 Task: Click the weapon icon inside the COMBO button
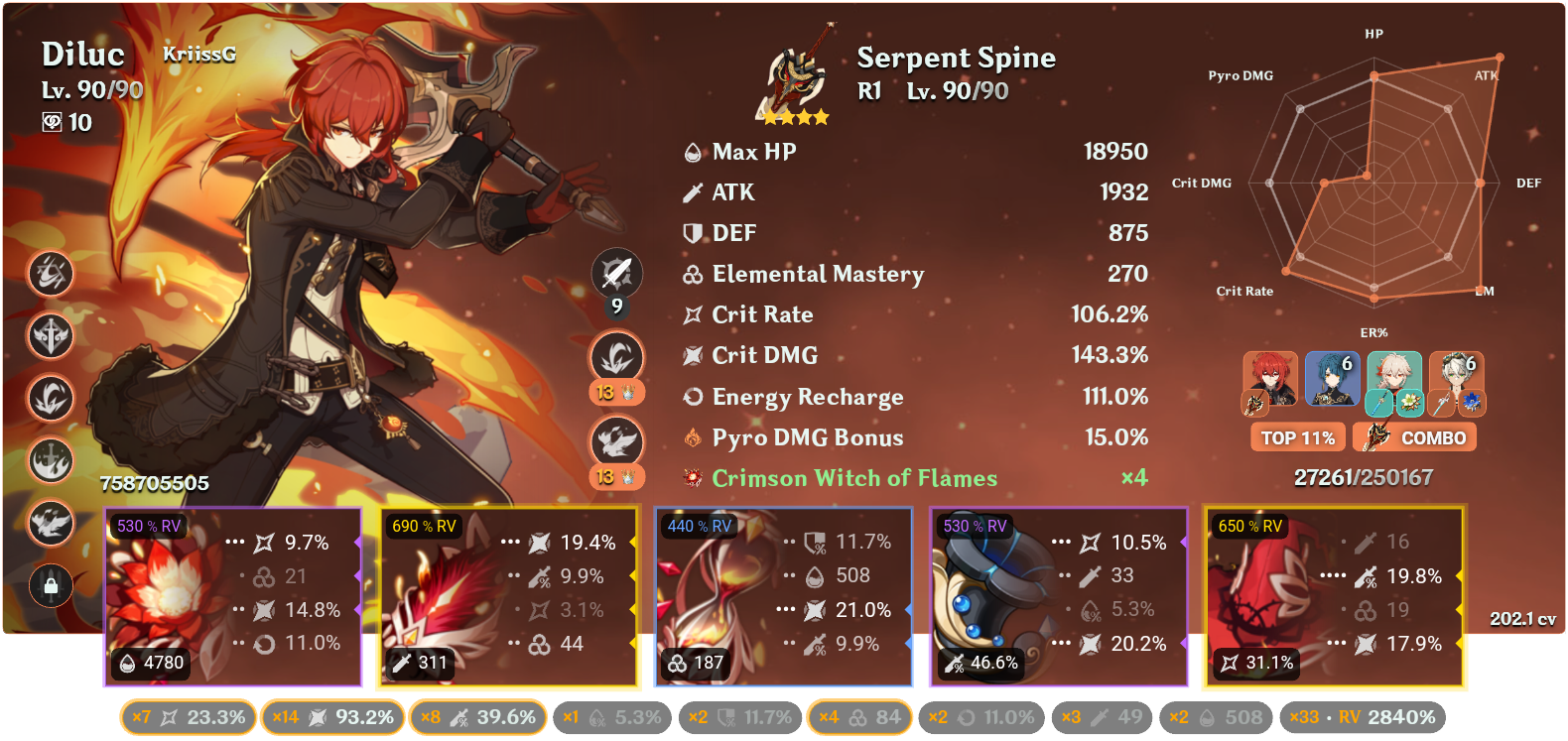coord(1377,436)
